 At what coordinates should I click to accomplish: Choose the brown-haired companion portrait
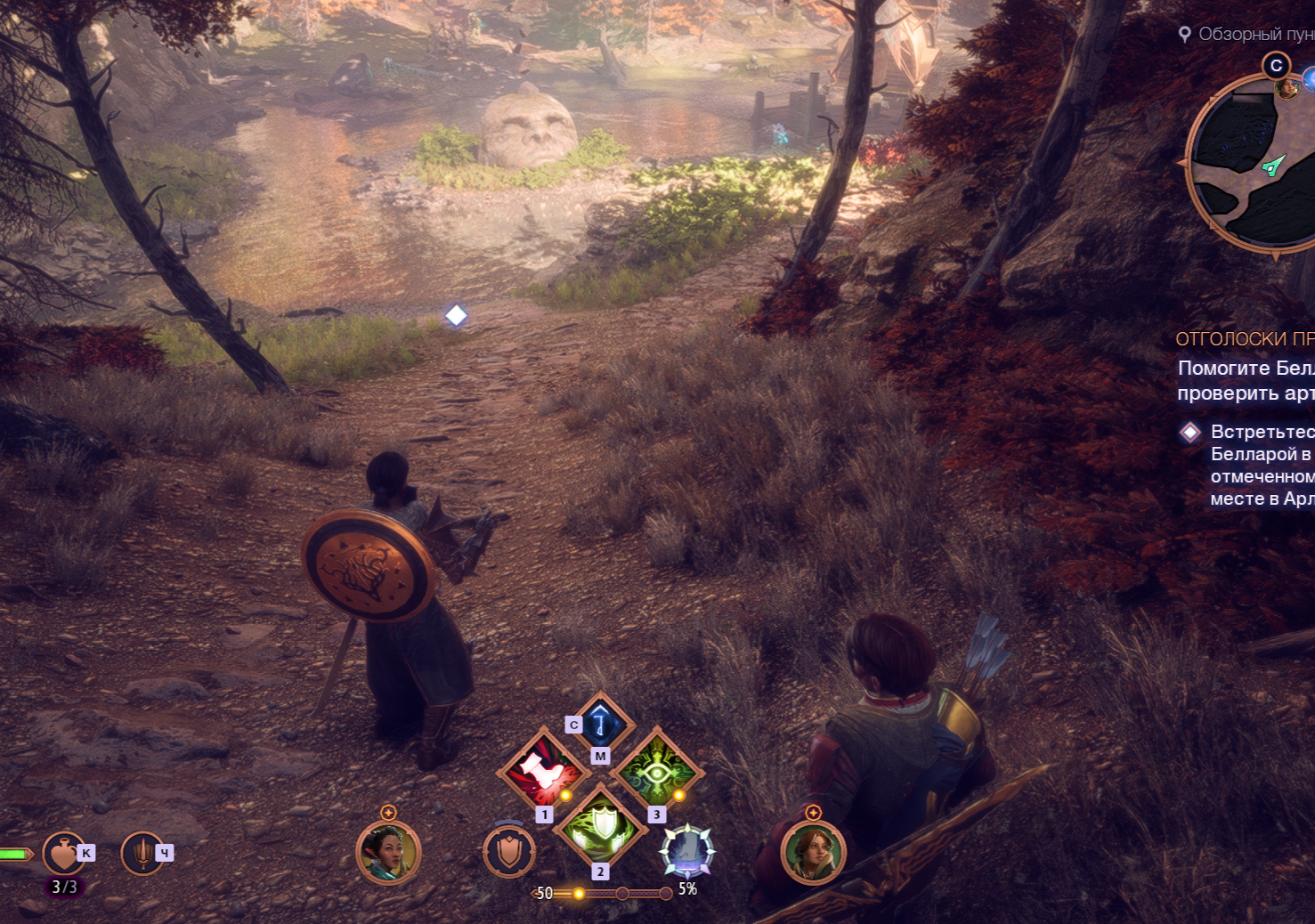coord(812,852)
